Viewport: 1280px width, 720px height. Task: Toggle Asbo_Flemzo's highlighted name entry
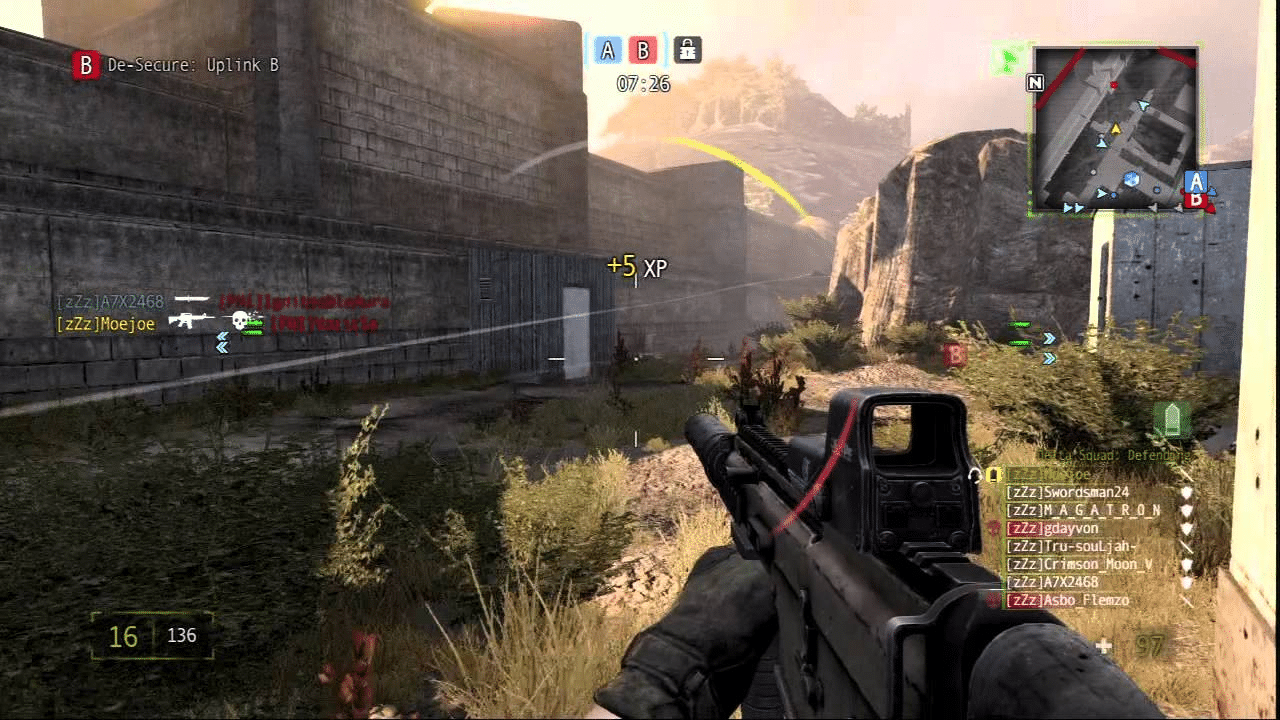click(x=1071, y=600)
